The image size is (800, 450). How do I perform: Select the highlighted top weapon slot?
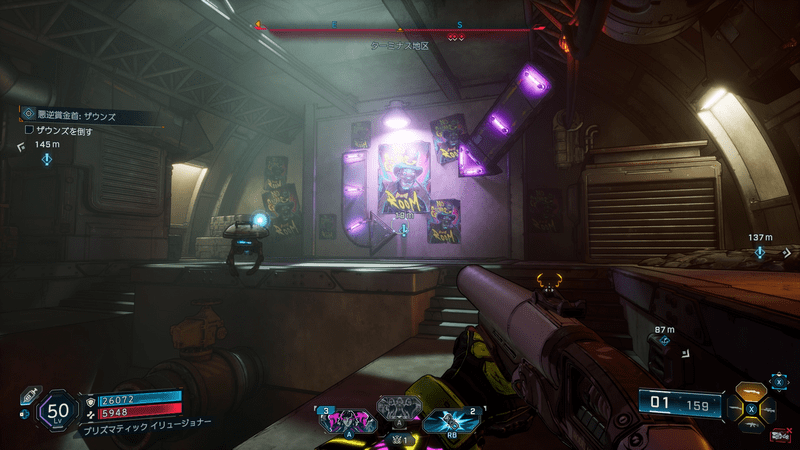[x=752, y=393]
